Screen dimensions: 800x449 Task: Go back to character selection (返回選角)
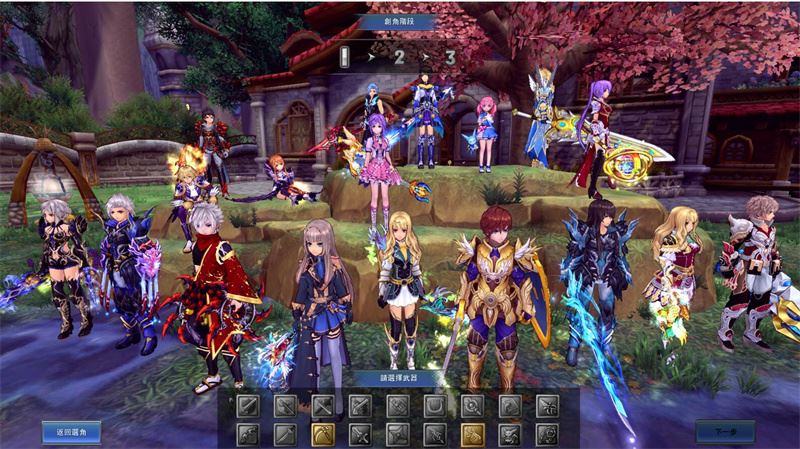point(71,431)
